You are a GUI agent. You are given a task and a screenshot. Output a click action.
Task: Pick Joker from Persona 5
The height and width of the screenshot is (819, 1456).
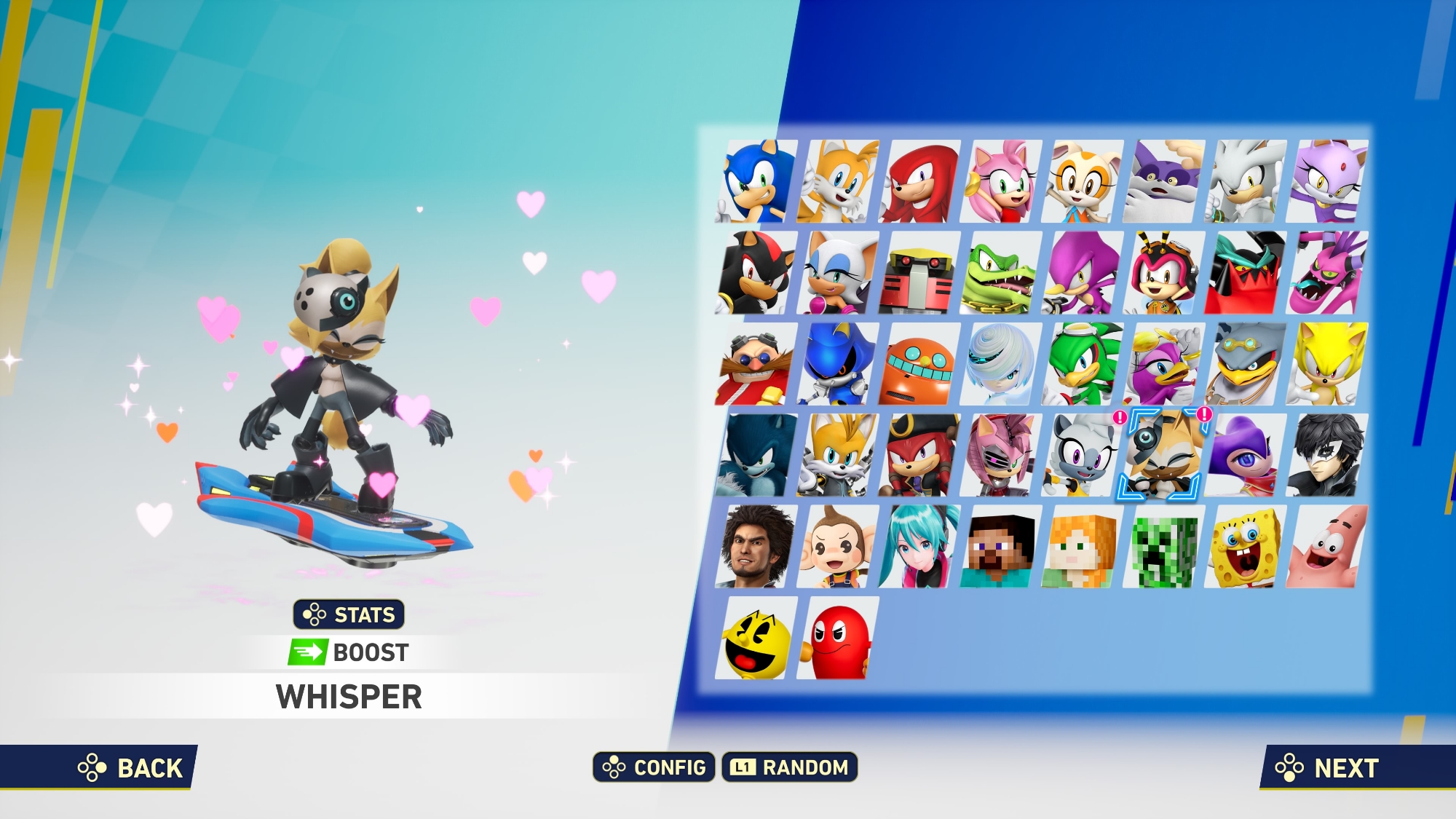(x=1327, y=456)
